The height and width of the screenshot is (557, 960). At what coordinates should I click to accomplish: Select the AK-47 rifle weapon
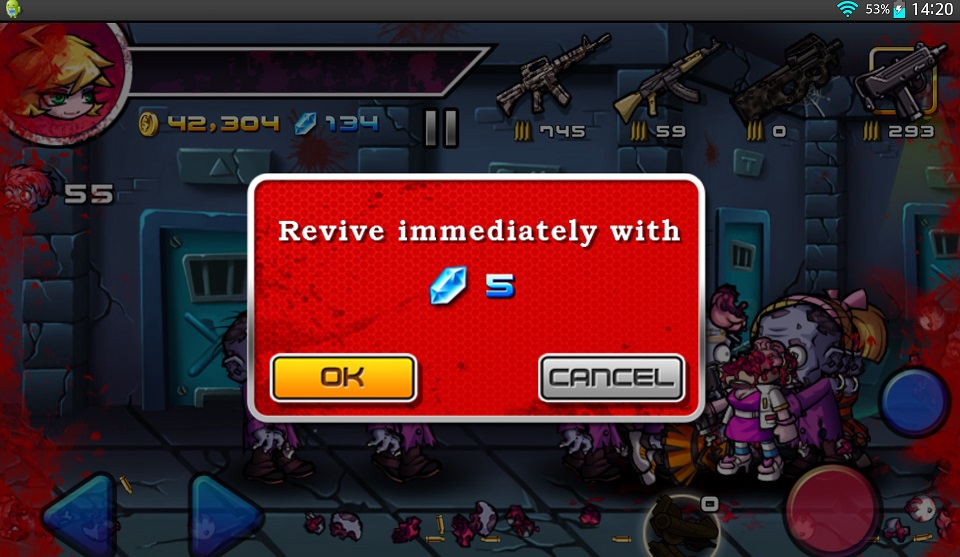point(665,78)
